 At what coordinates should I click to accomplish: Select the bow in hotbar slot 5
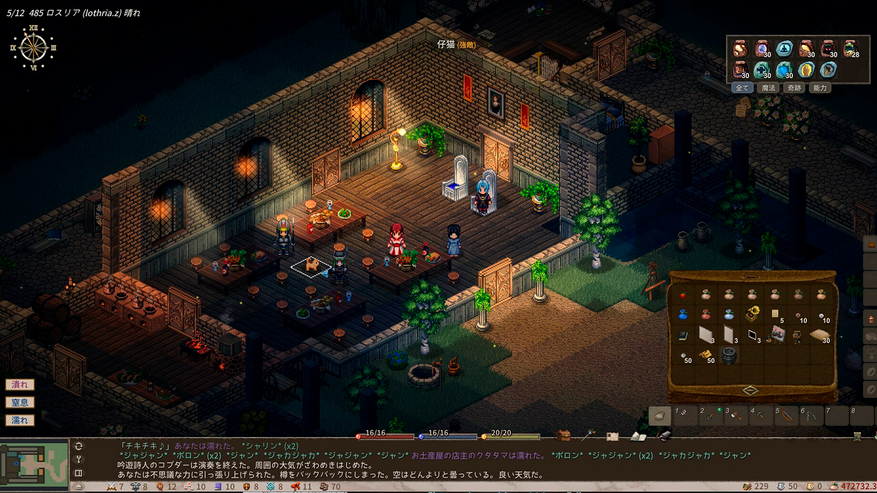[788, 414]
